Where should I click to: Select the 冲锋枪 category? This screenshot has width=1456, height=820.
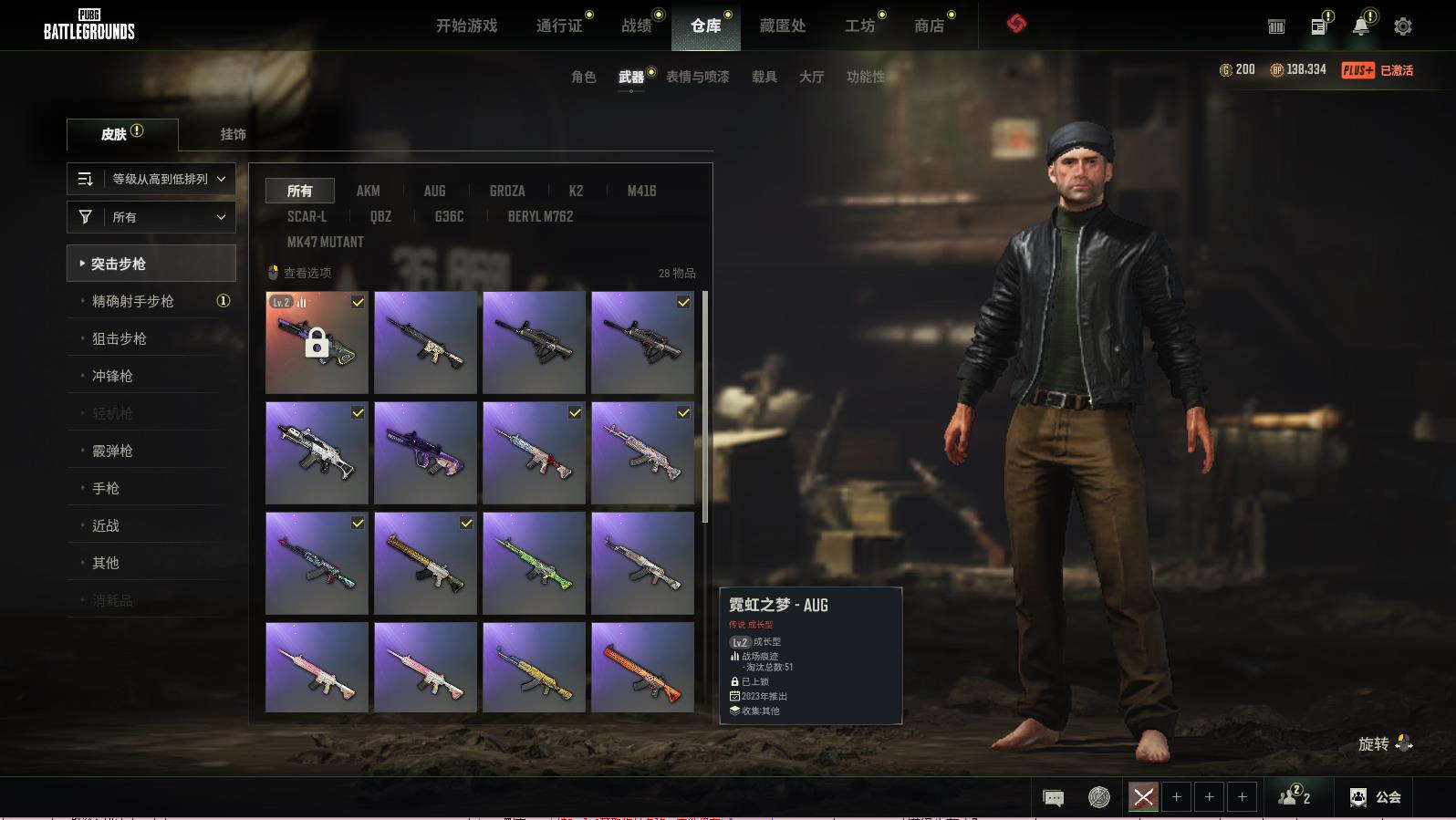point(112,376)
